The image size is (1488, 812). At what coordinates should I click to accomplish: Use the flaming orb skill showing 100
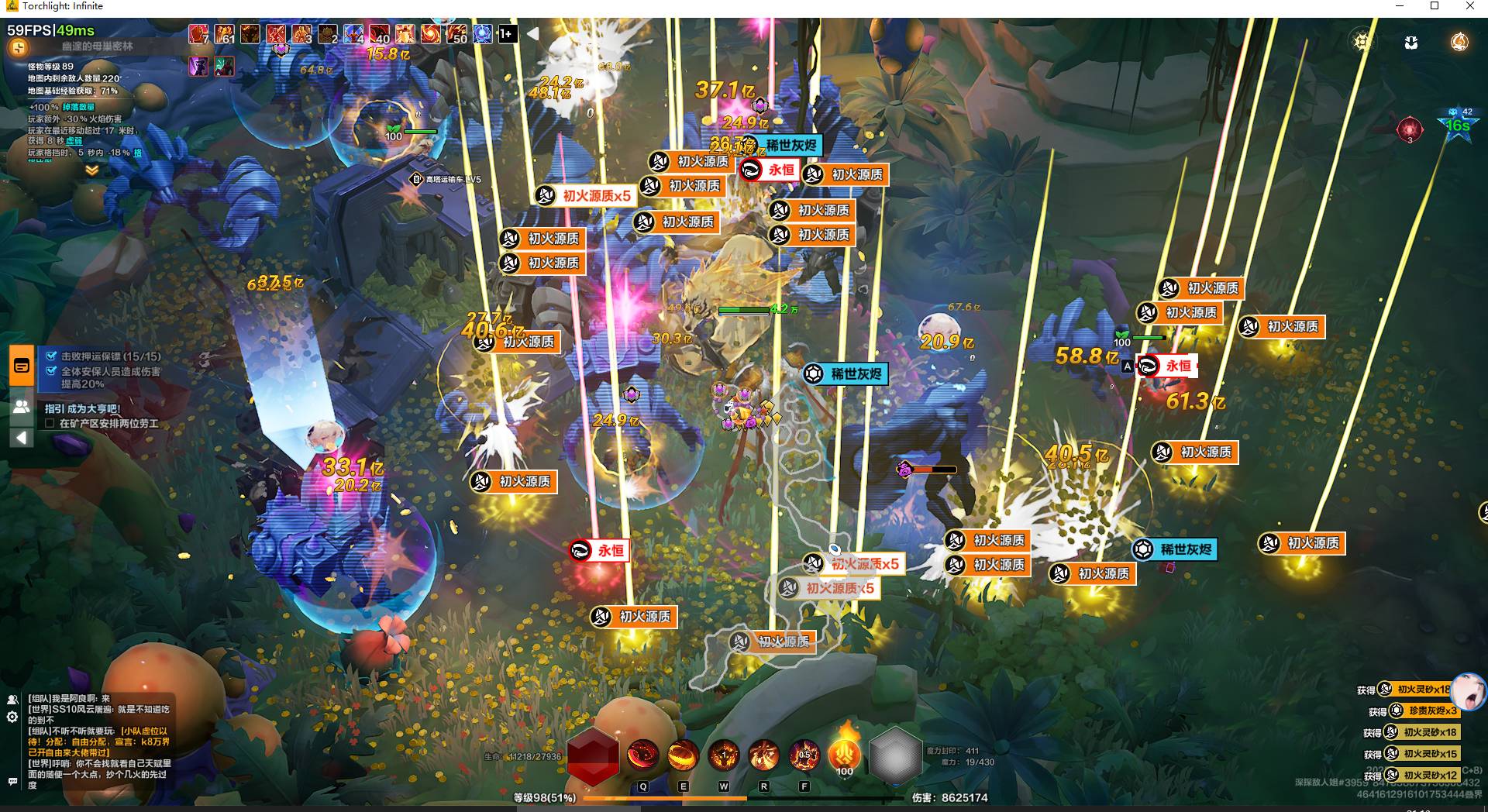845,753
